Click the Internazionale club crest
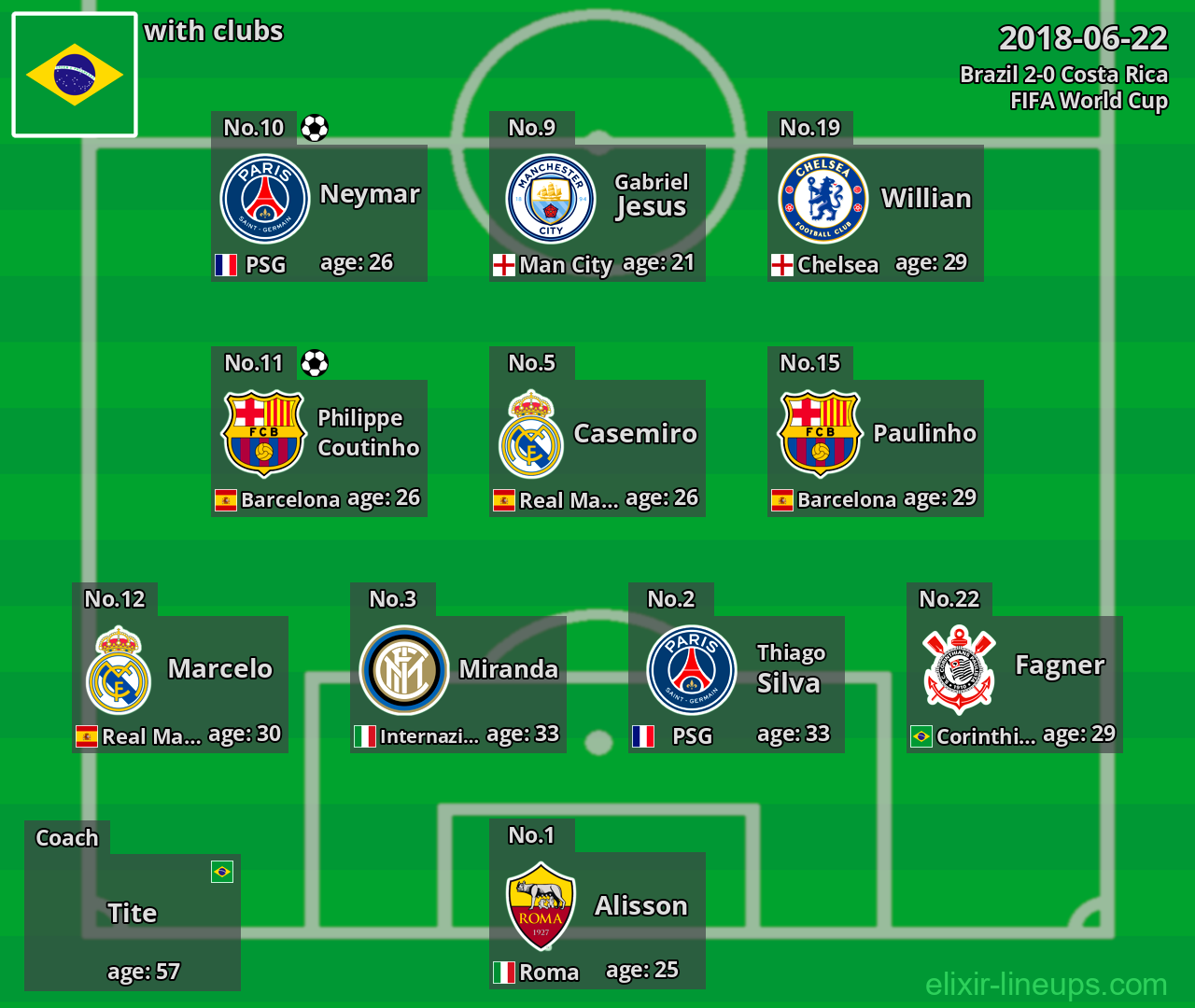The height and width of the screenshot is (1008, 1195). click(404, 670)
